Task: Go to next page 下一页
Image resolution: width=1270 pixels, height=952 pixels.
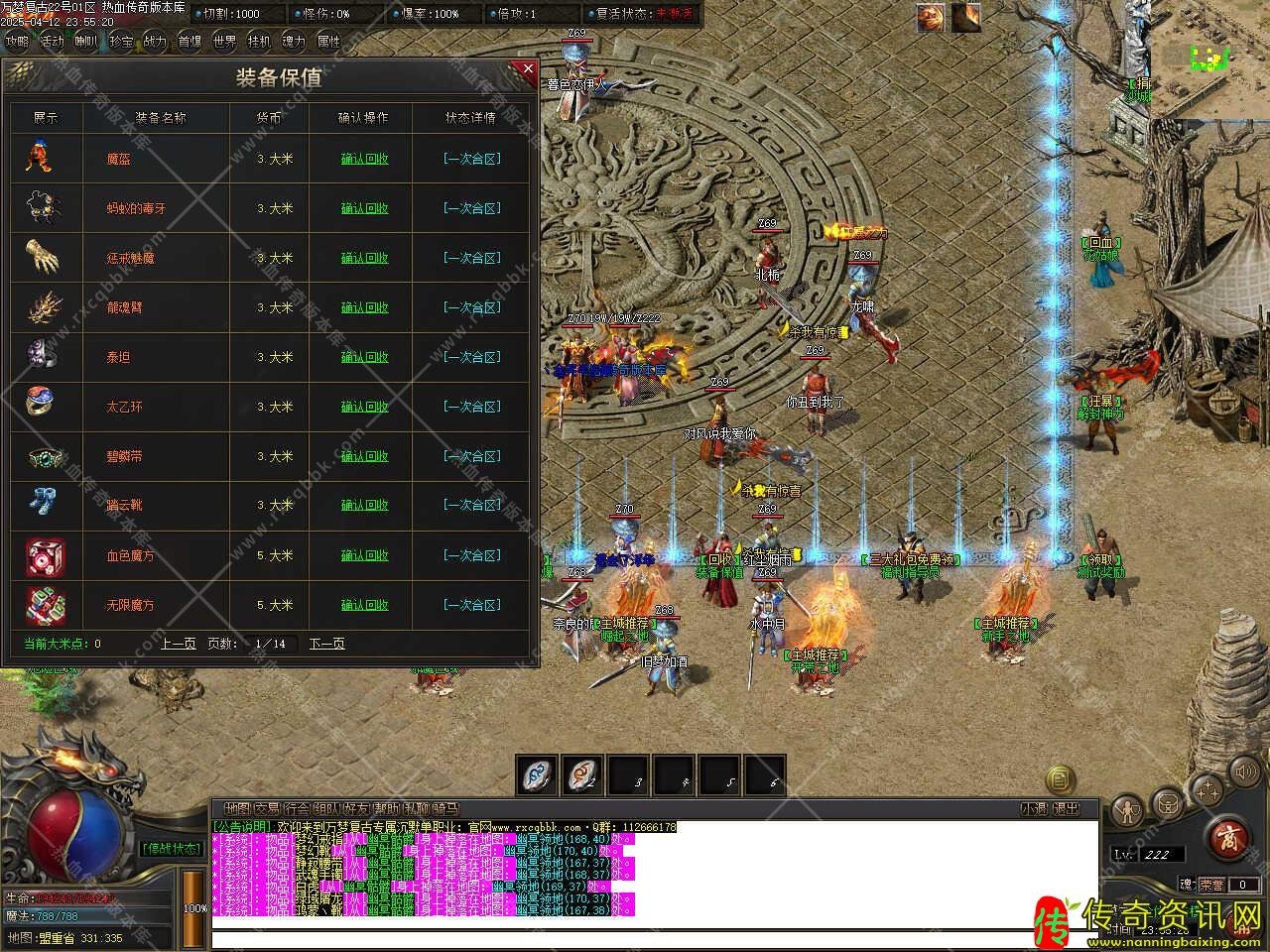Action: 326,644
